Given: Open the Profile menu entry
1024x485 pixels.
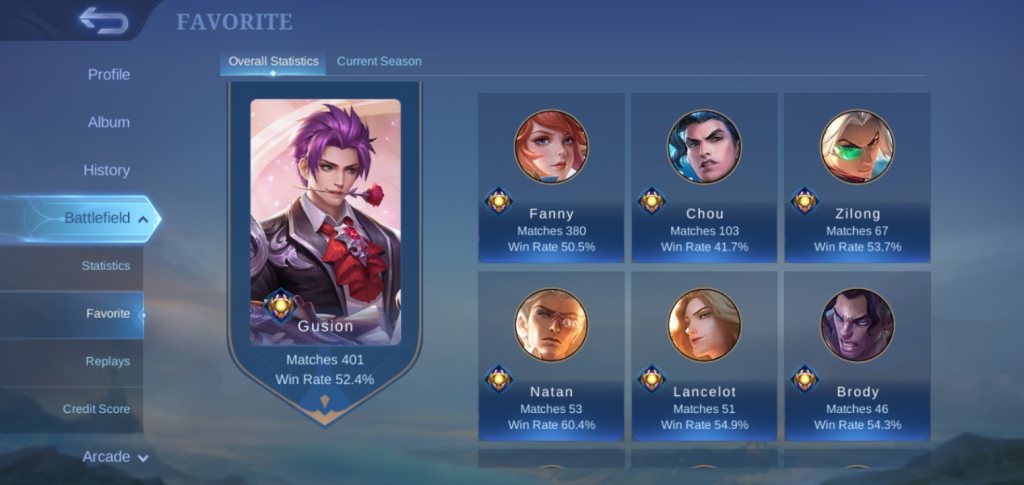Looking at the screenshot, I should point(109,75).
